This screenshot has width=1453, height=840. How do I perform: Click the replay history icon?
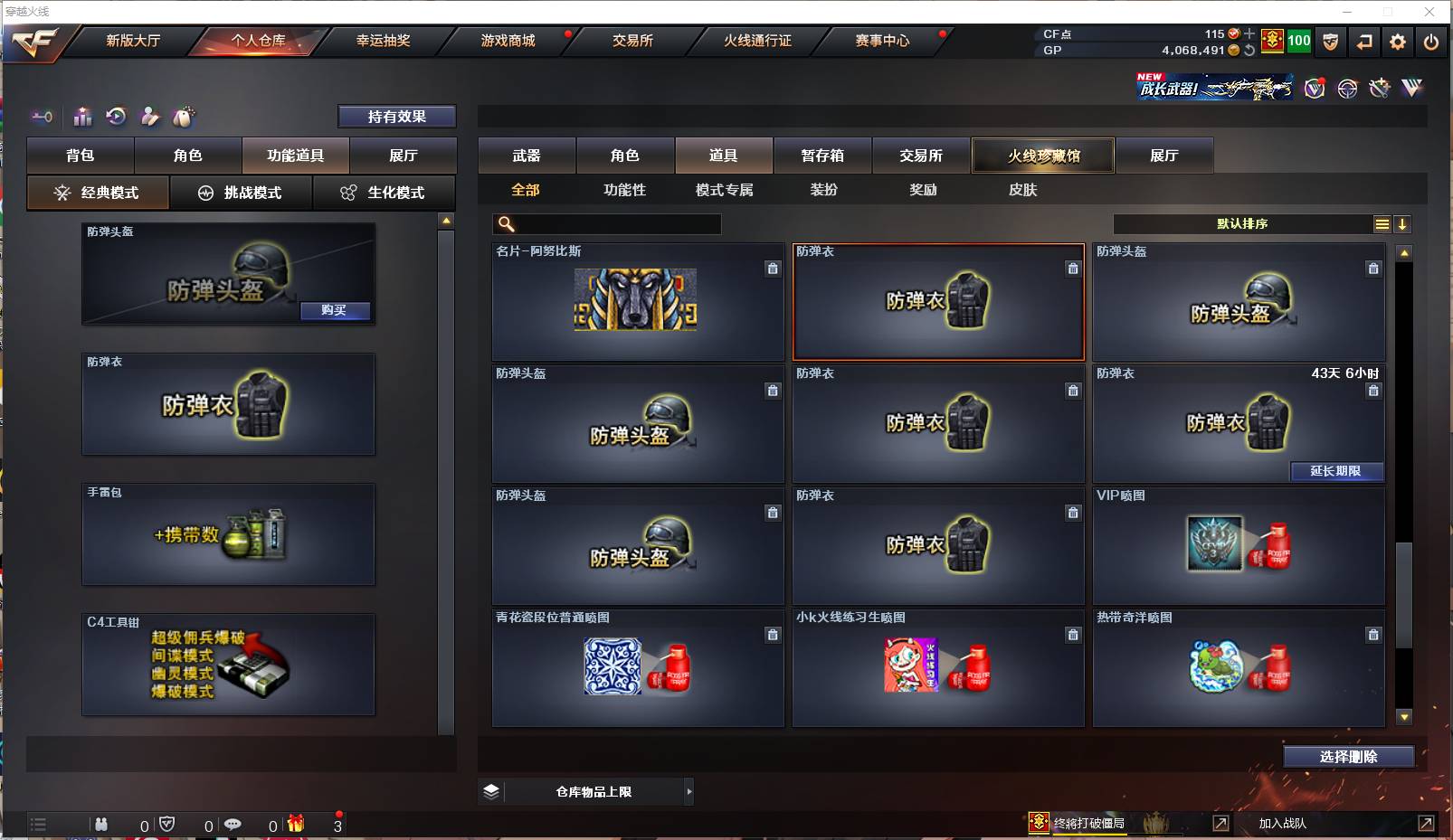[x=115, y=116]
